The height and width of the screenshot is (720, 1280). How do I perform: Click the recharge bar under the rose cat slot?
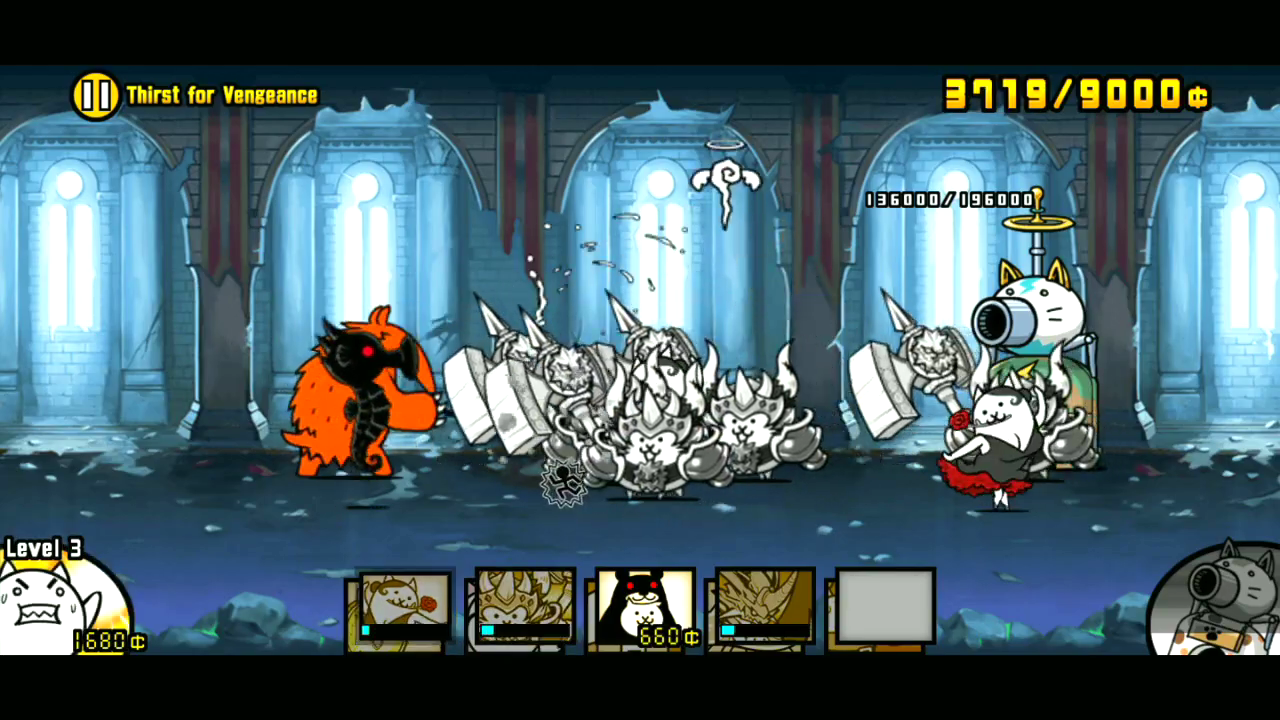tap(402, 631)
